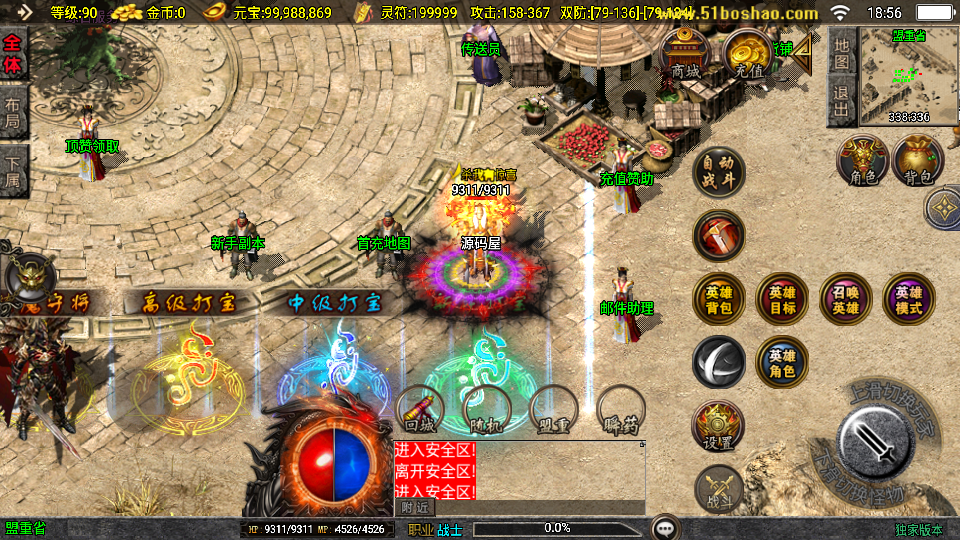Tap the 战斗 crossed swords button
This screenshot has height=540, width=960.
[x=718, y=487]
